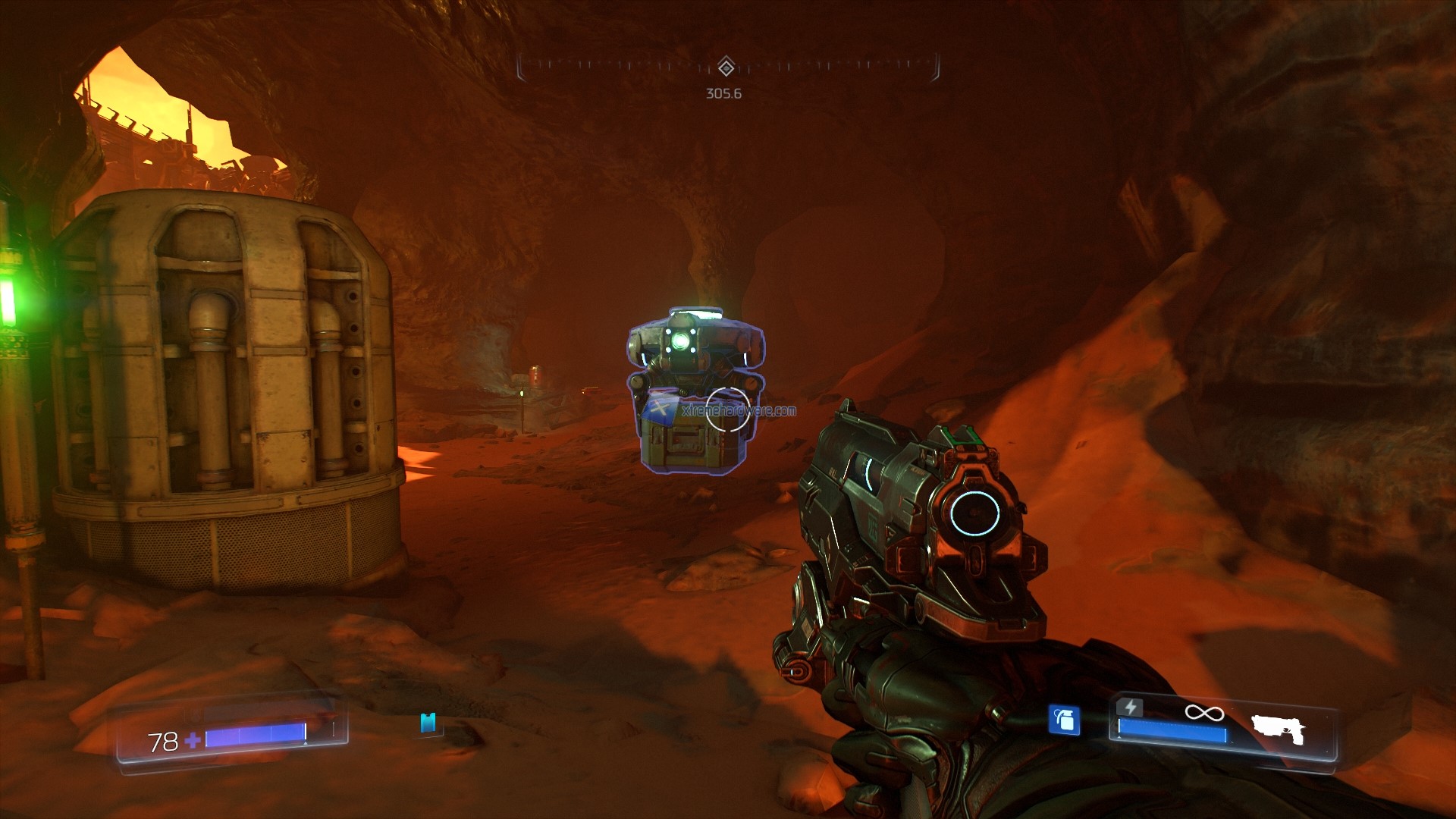The width and height of the screenshot is (1456, 819).
Task: Click the diamond marker on the compass
Action: pyautogui.click(x=726, y=68)
